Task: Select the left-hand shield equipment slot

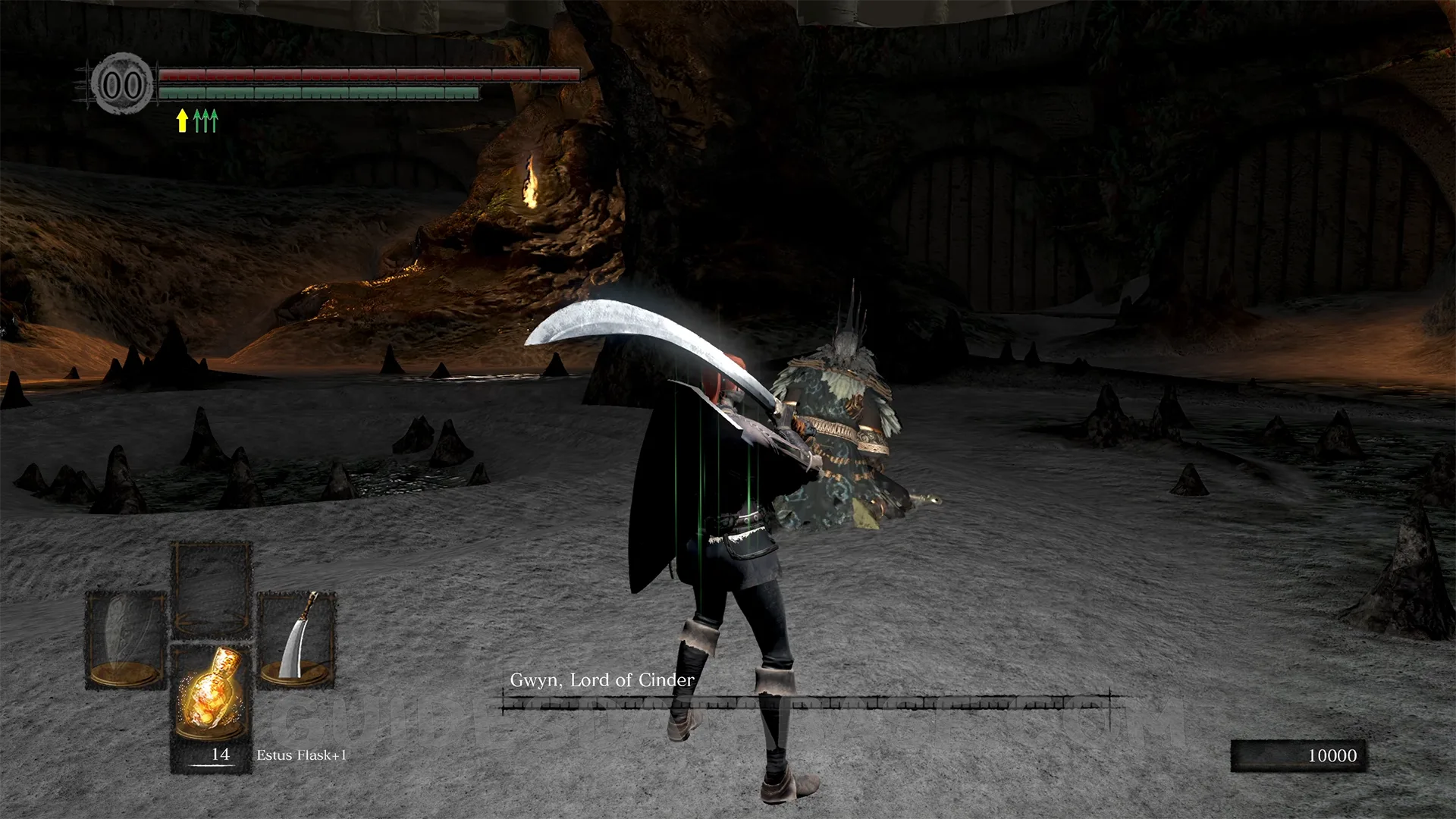Action: (x=126, y=639)
